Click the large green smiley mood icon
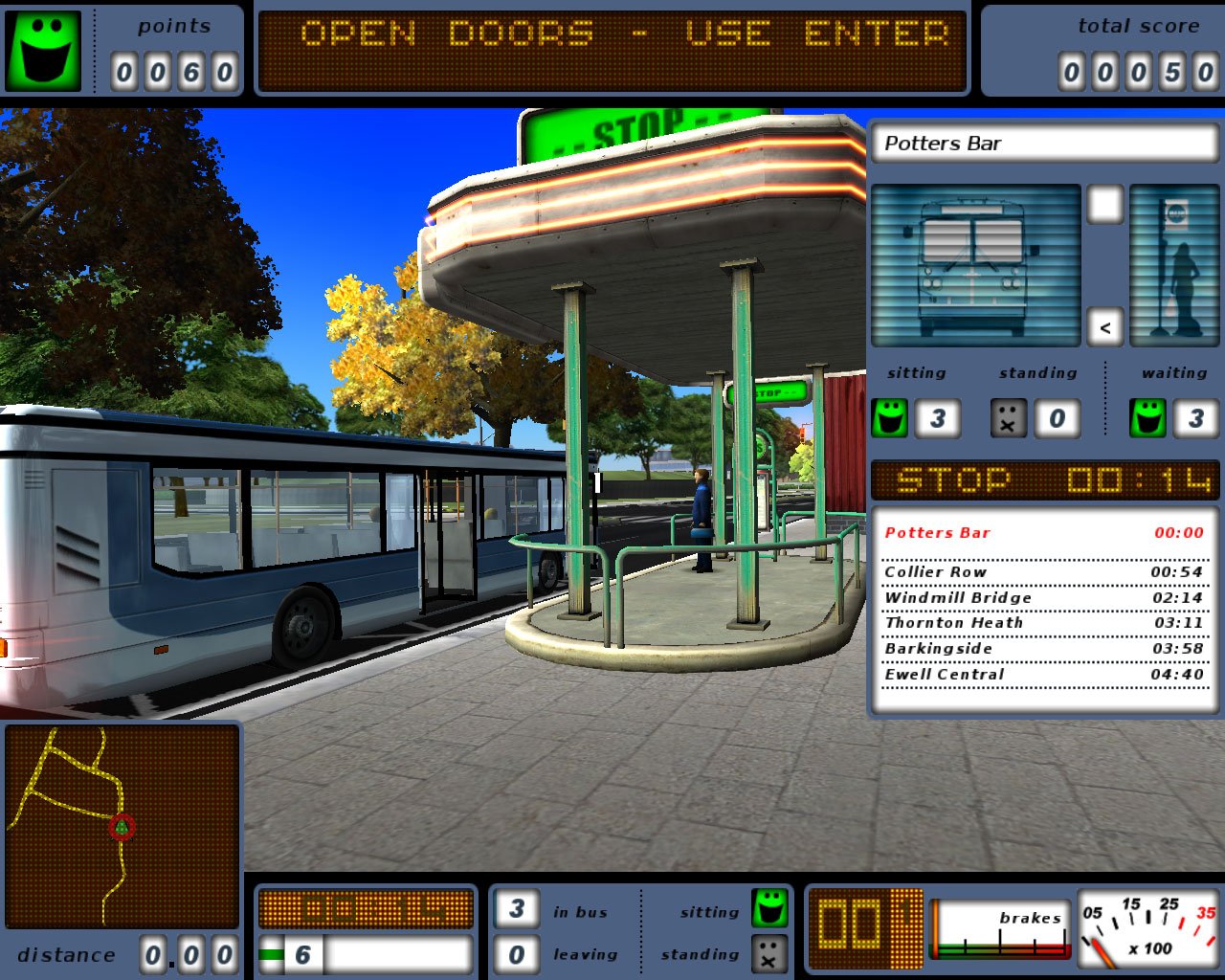The image size is (1225, 980). tap(44, 50)
